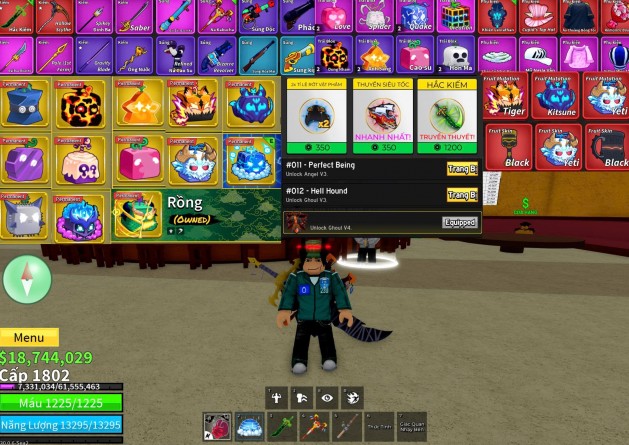Equip the #012 Hell Hound title
This screenshot has width=629, height=445.
[461, 195]
